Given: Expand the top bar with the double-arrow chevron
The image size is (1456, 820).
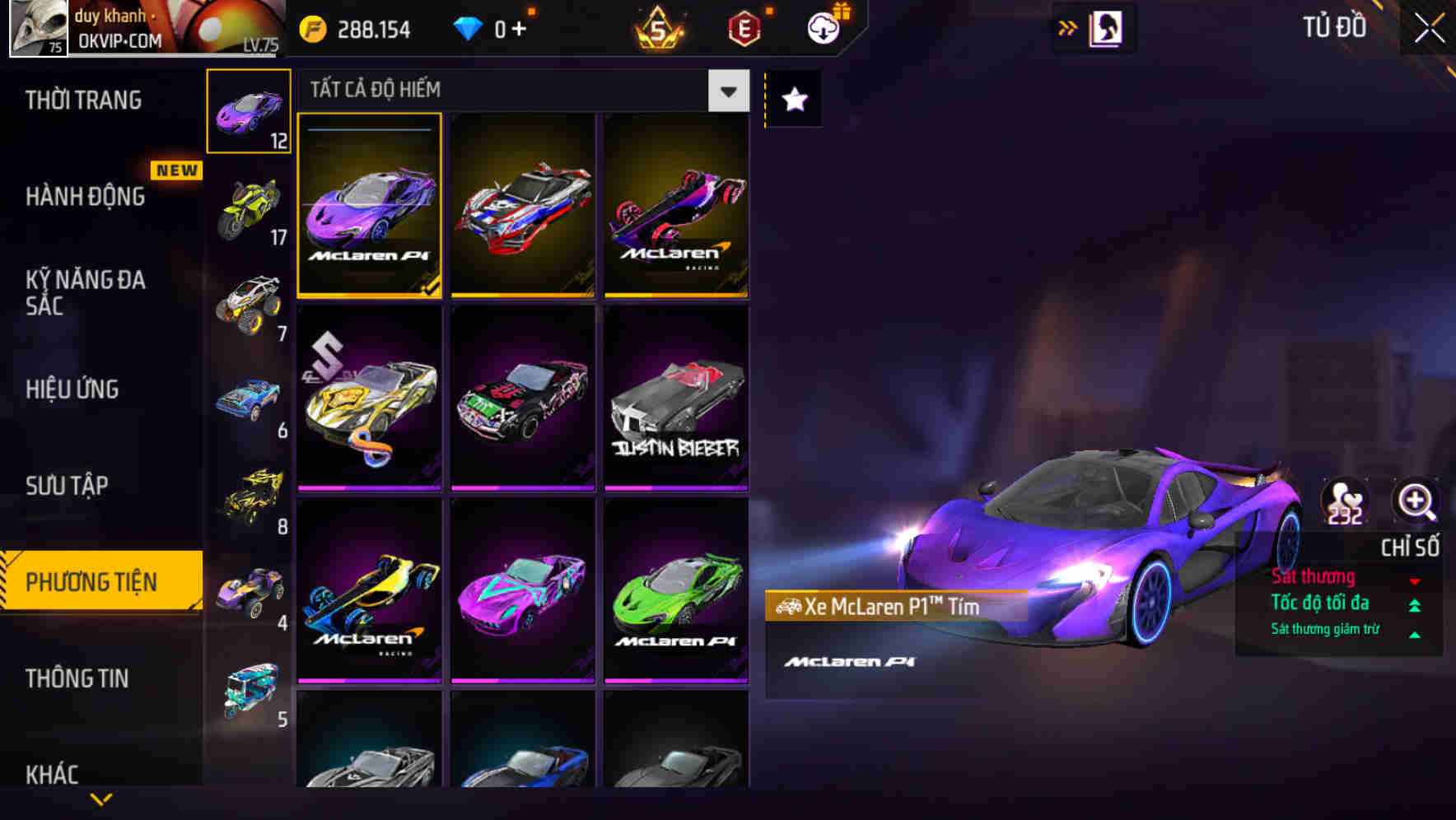Looking at the screenshot, I should pyautogui.click(x=1068, y=27).
